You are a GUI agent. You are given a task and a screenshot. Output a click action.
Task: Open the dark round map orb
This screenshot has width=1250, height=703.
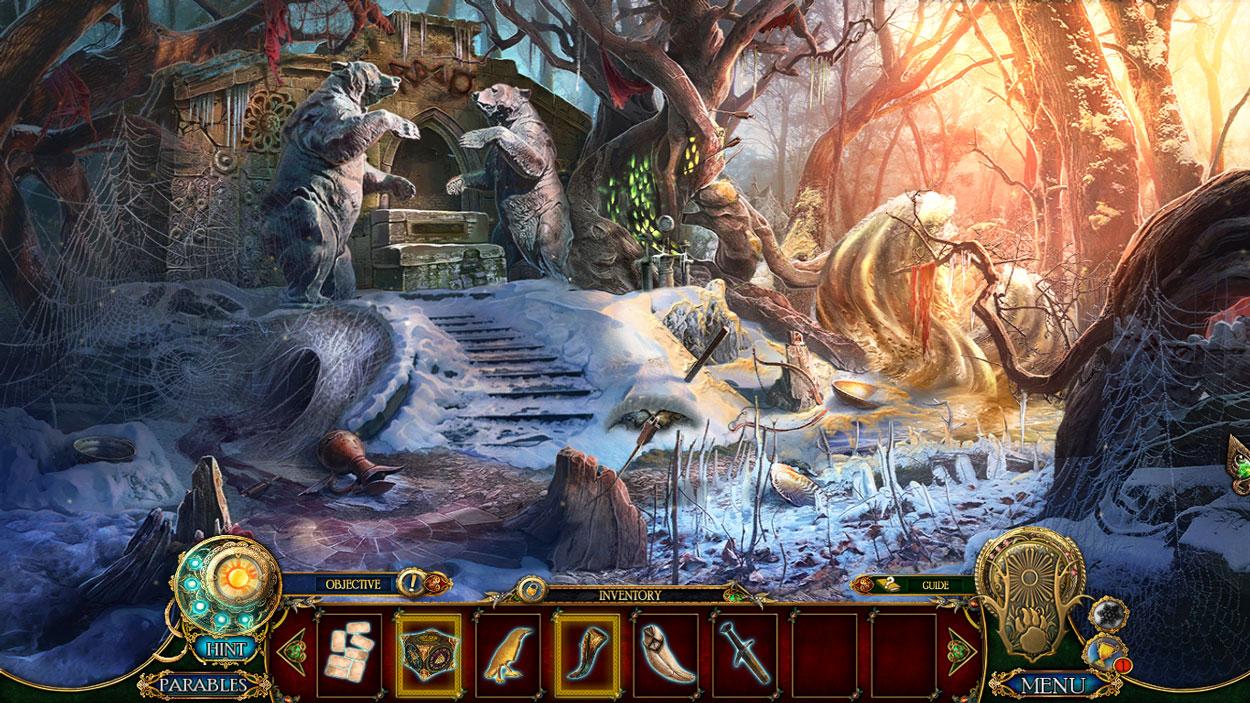coord(1108,613)
